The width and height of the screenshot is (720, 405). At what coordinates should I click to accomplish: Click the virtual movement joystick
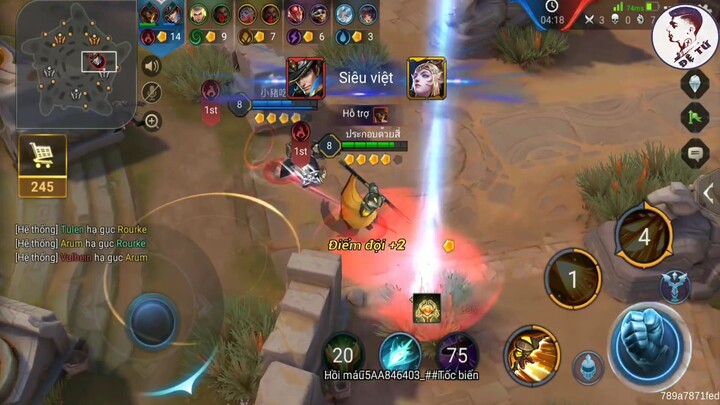click(154, 320)
